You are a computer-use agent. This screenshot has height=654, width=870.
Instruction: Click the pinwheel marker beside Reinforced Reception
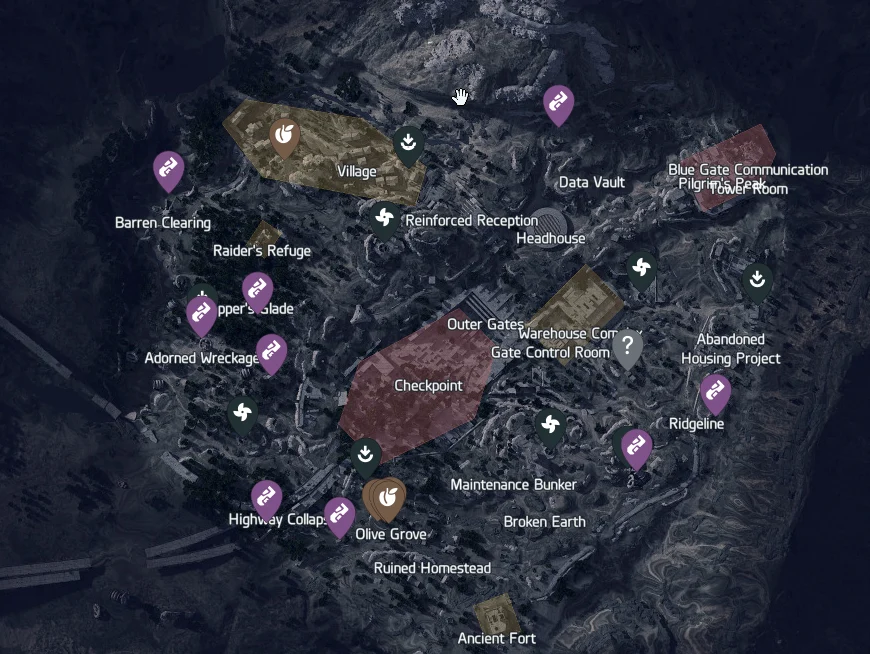coord(384,217)
